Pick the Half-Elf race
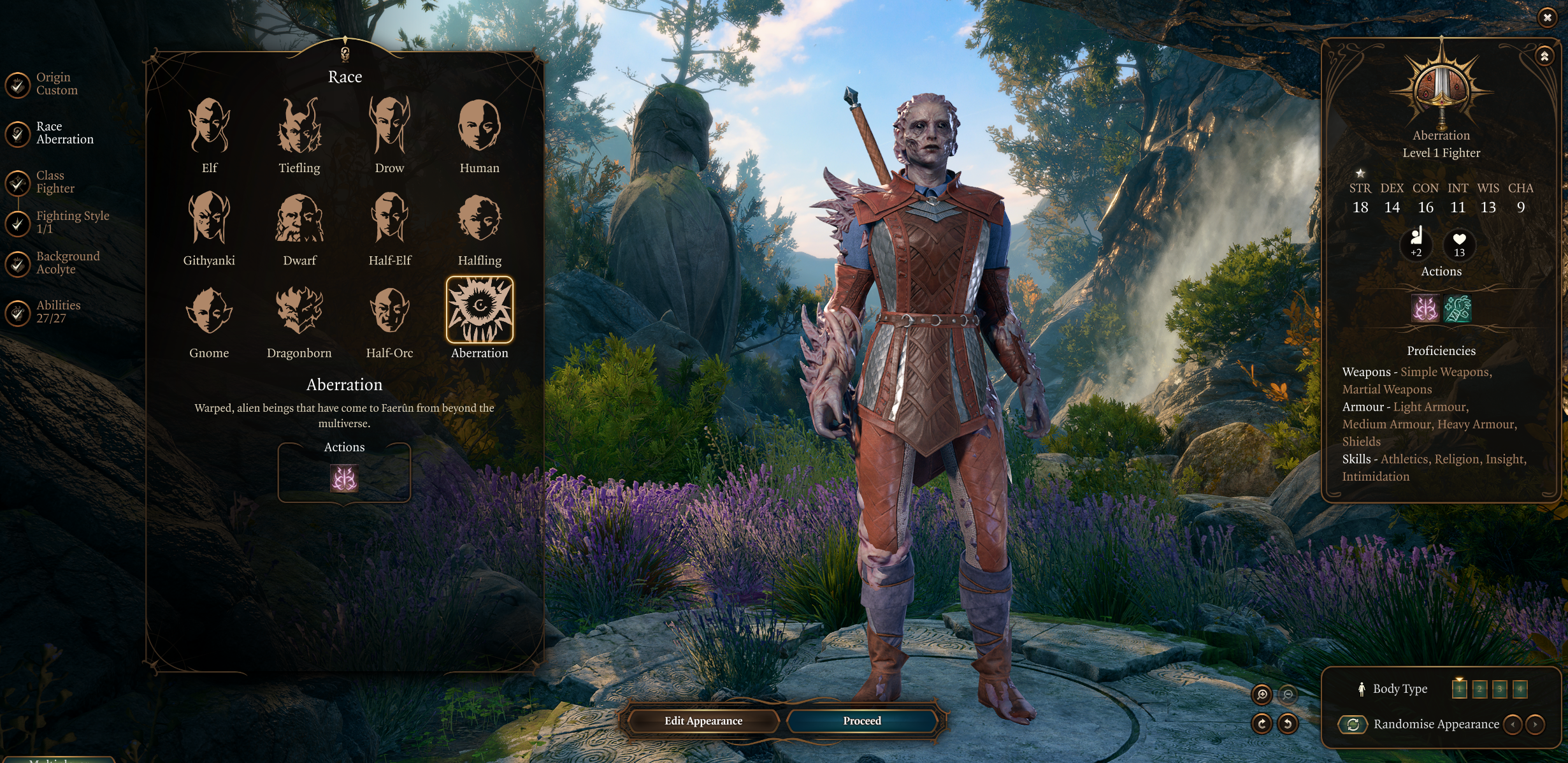Screen dimensions: 1568x763 click(389, 219)
